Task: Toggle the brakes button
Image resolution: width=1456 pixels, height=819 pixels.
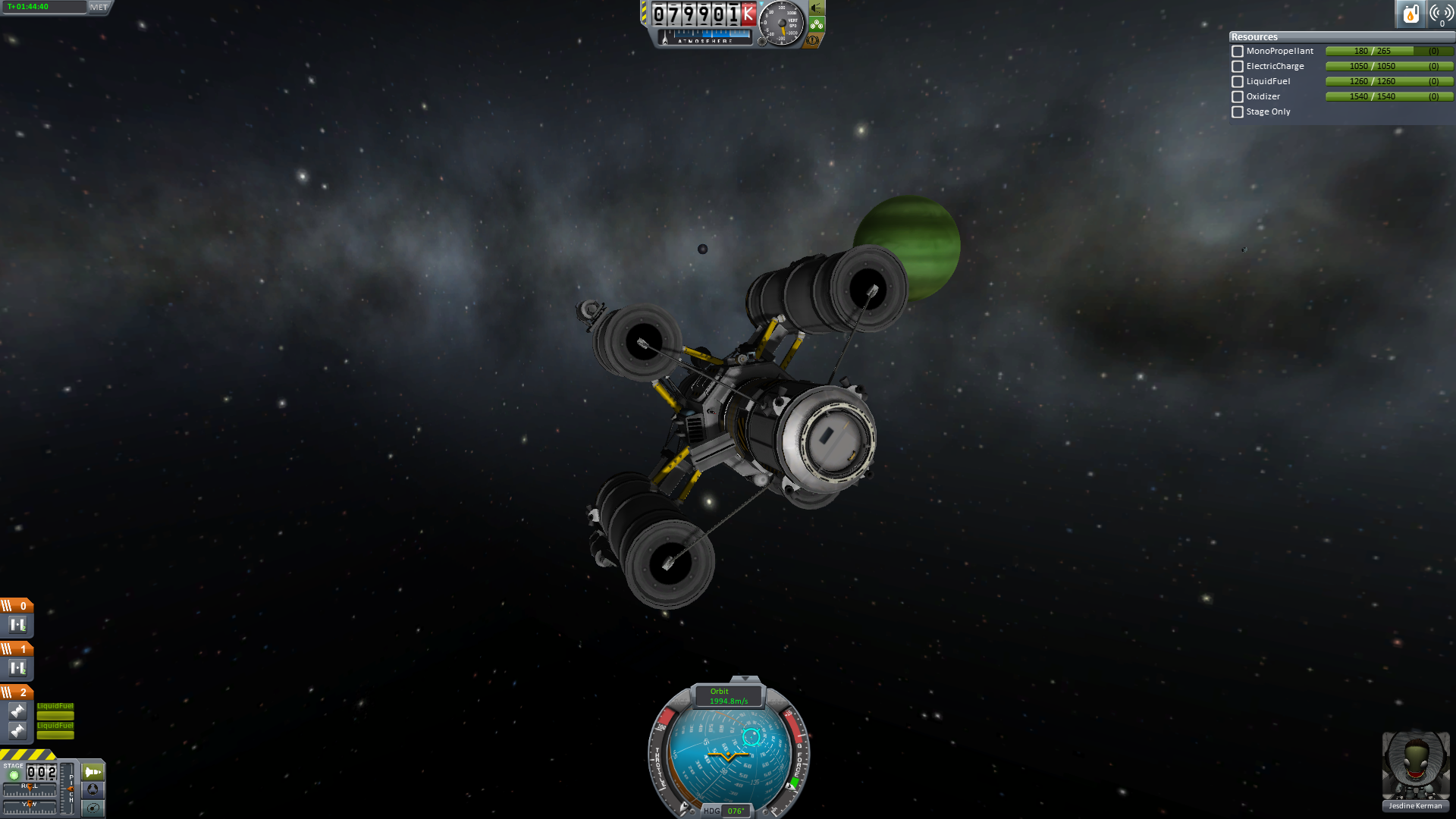Action: [x=813, y=40]
